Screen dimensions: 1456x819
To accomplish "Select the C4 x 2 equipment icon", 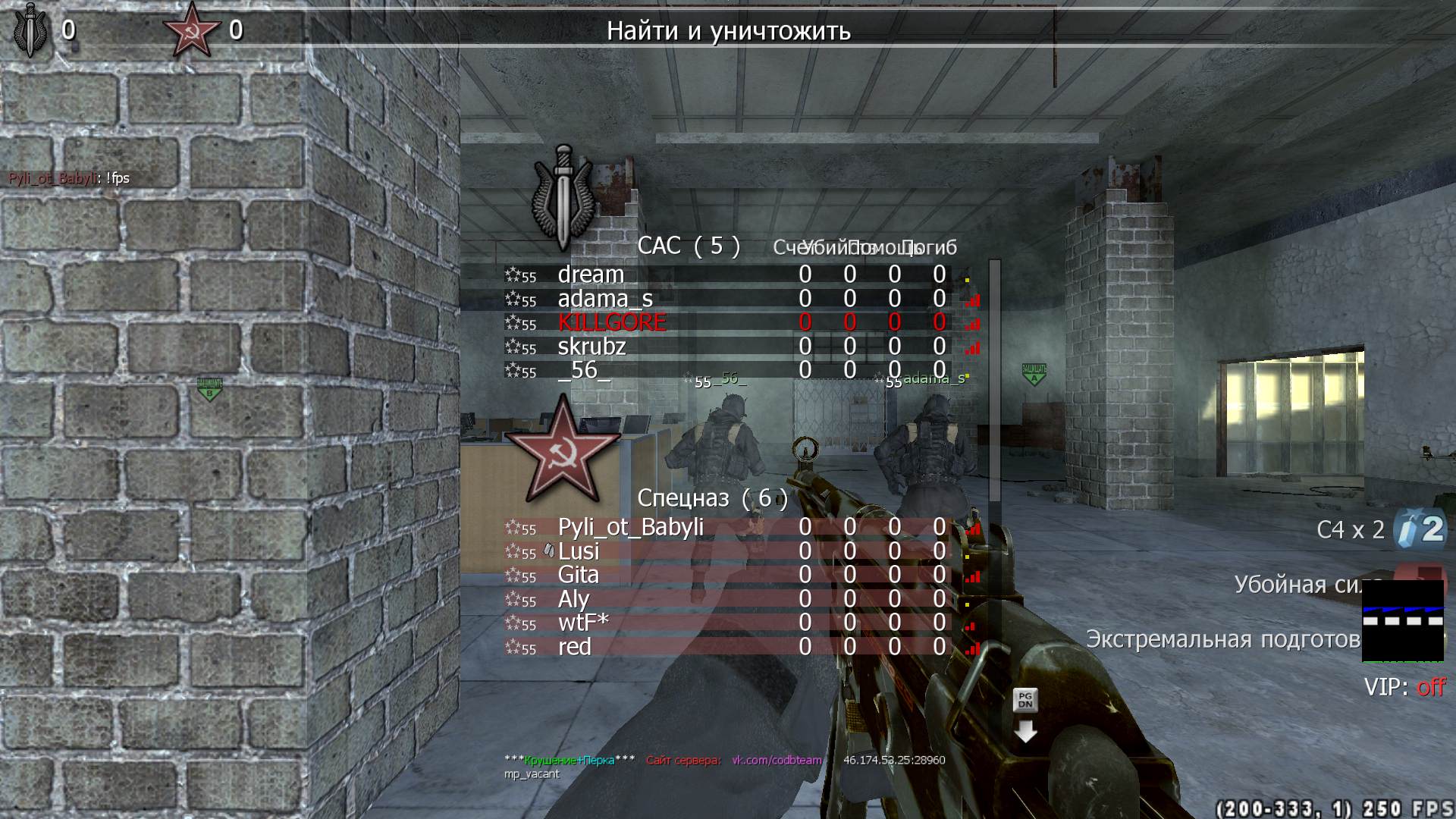I will [x=1420, y=529].
